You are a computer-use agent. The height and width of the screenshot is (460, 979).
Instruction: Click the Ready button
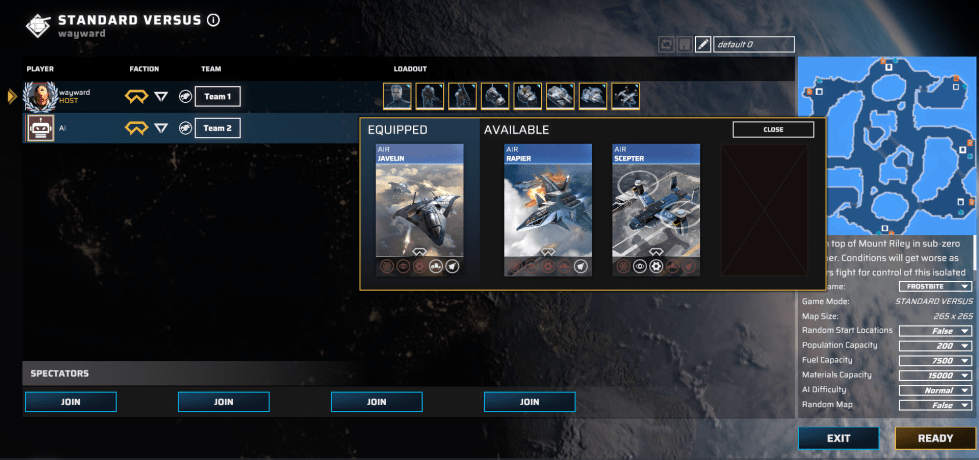[935, 438]
